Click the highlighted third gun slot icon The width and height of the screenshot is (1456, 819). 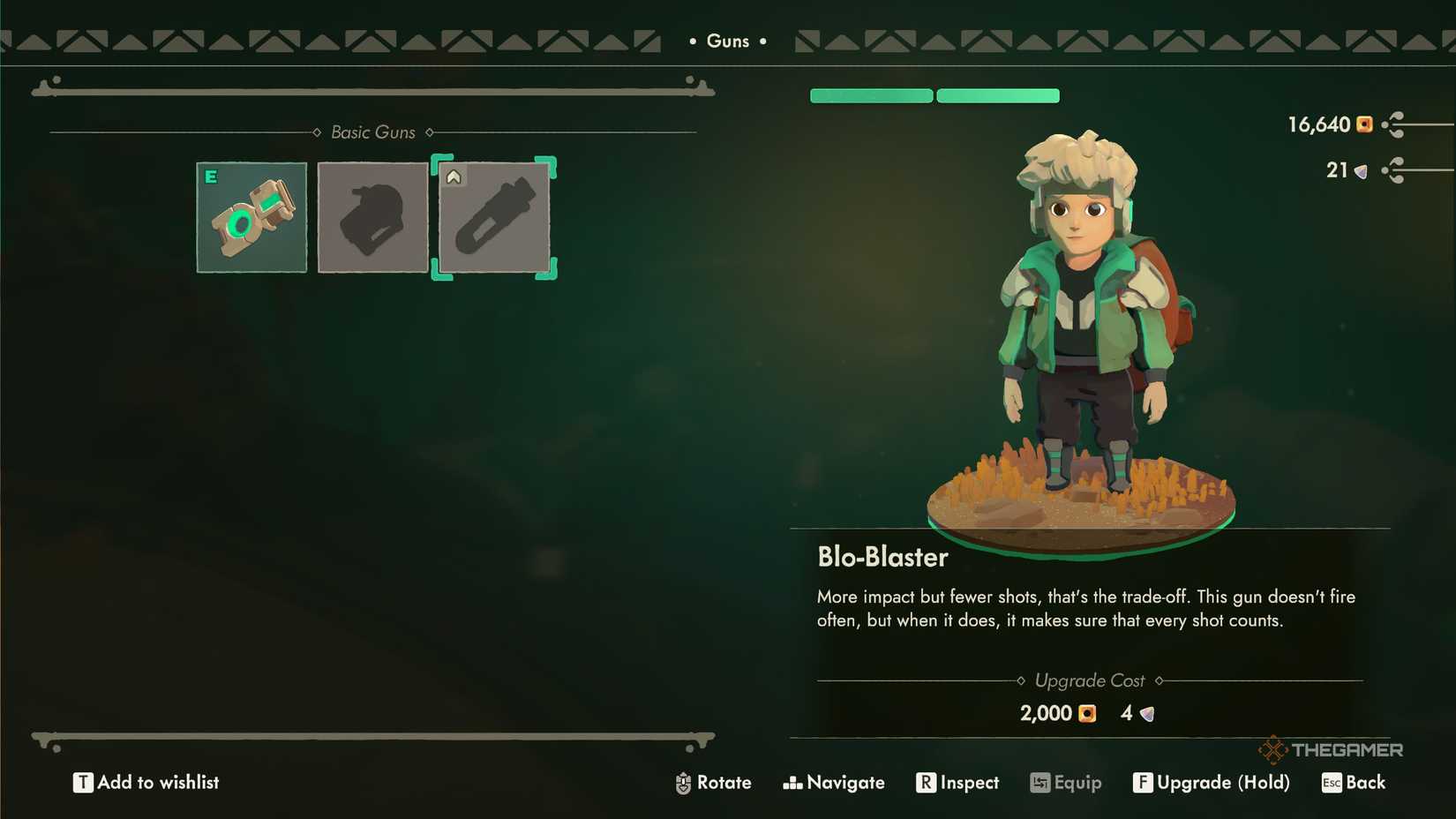click(494, 217)
